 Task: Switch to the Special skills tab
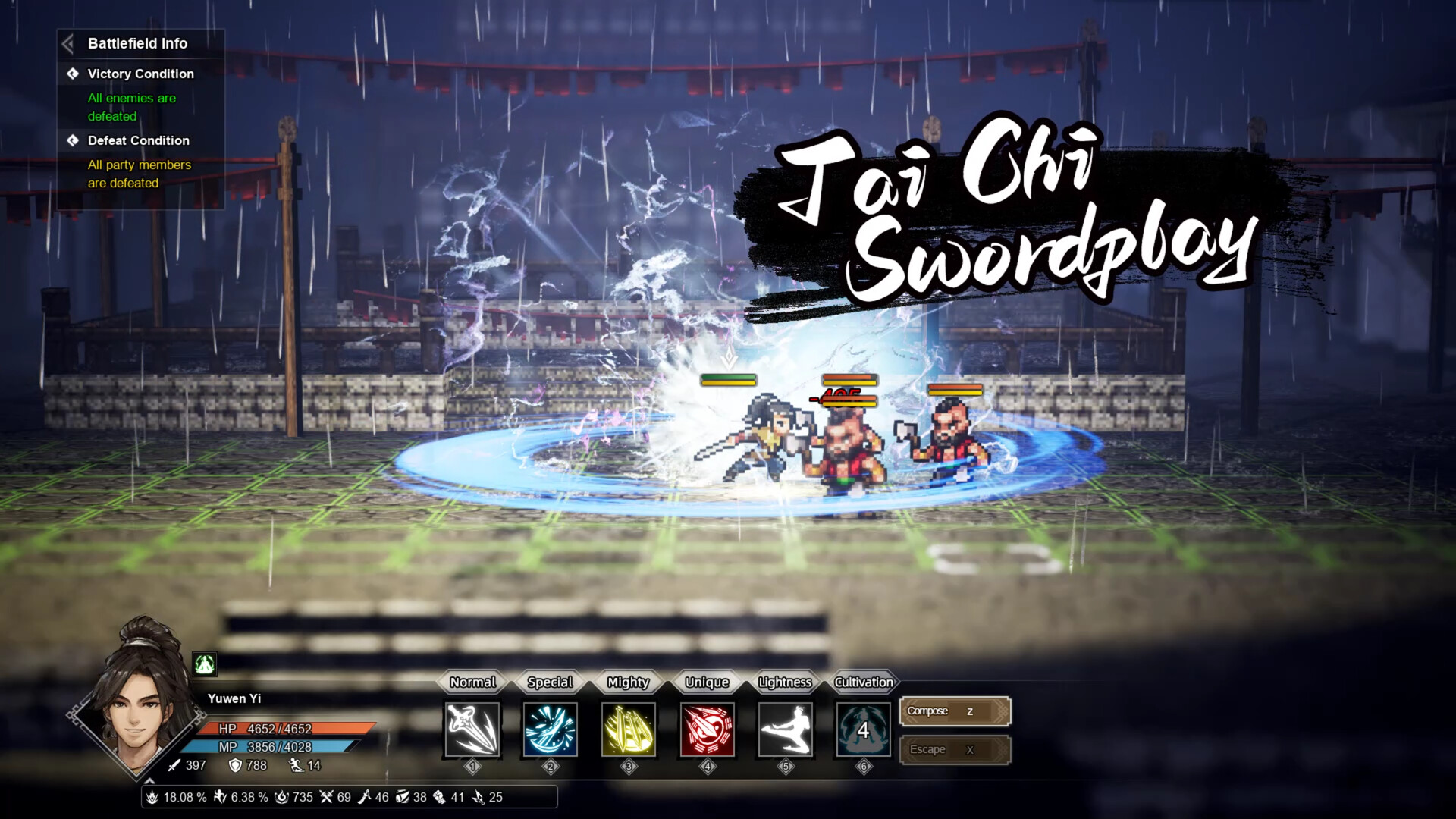click(x=549, y=682)
